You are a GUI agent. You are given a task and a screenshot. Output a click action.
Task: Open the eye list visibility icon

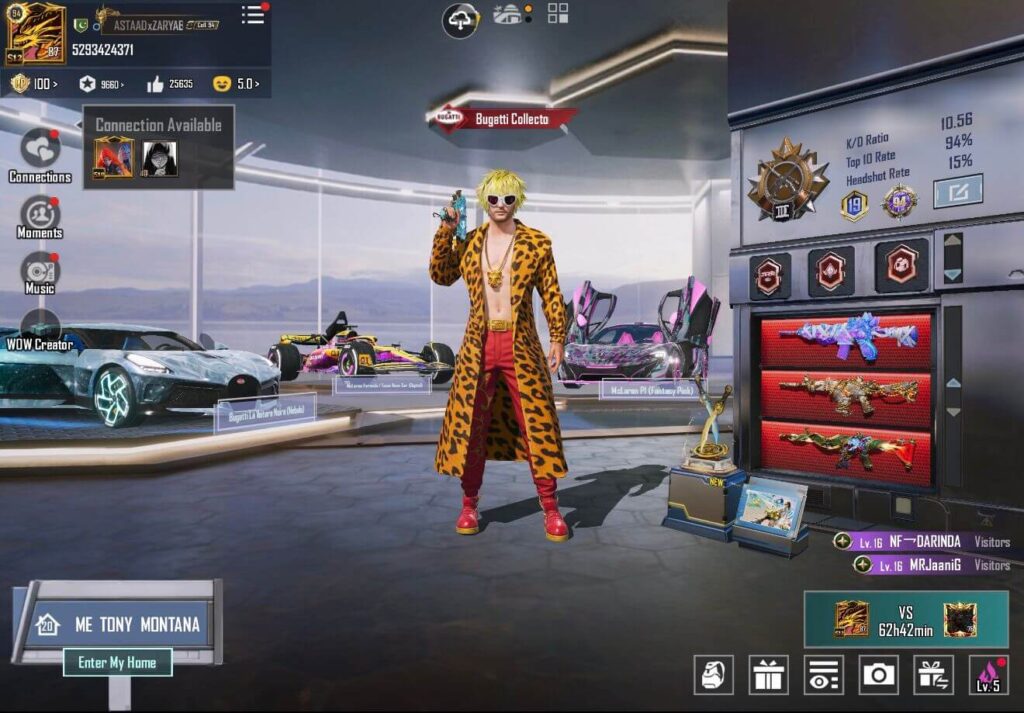[x=824, y=675]
